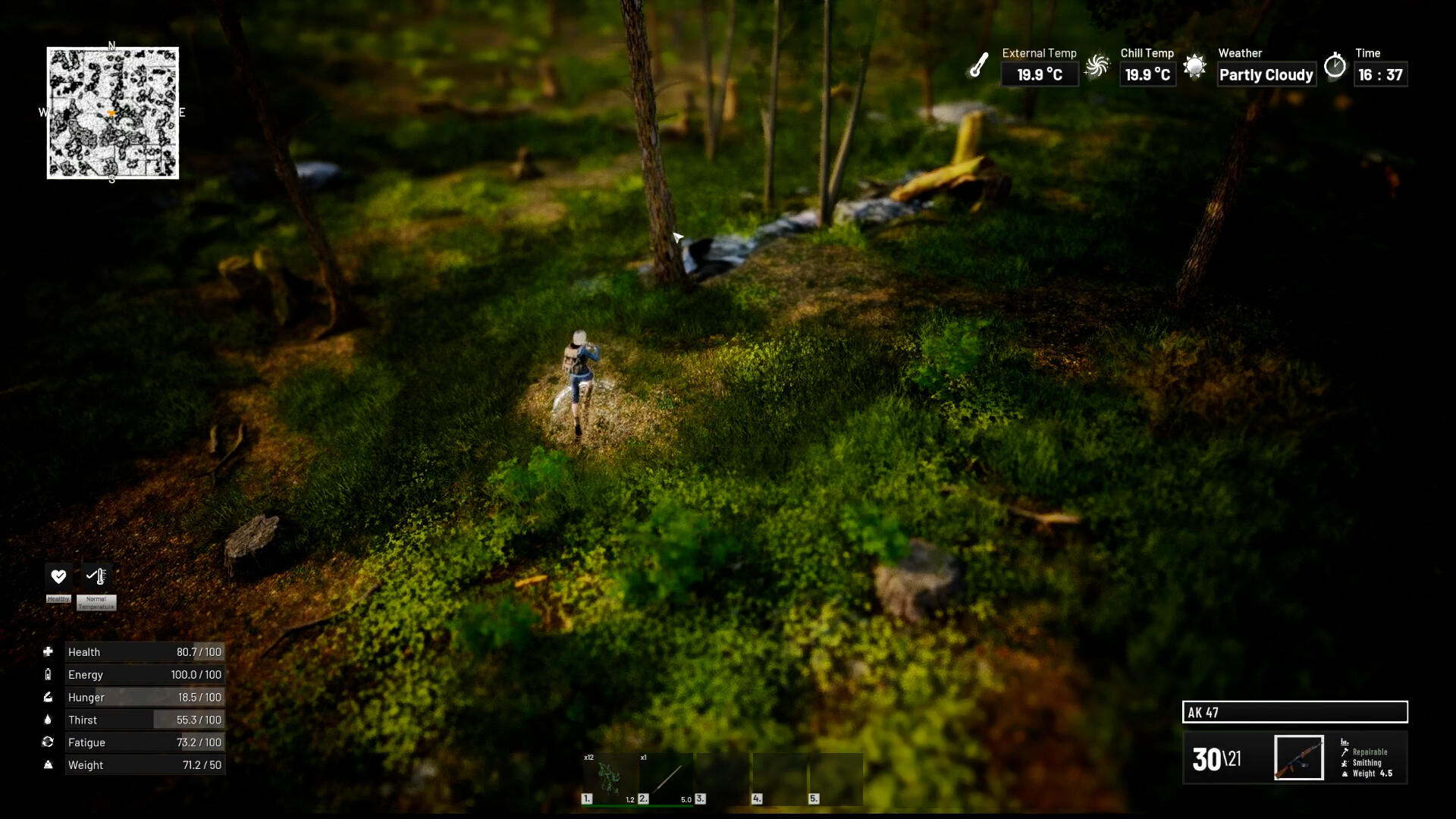Screen dimensions: 1456x819
Task: Select hotbar slot 1 with leafy plant
Action: coord(609,778)
